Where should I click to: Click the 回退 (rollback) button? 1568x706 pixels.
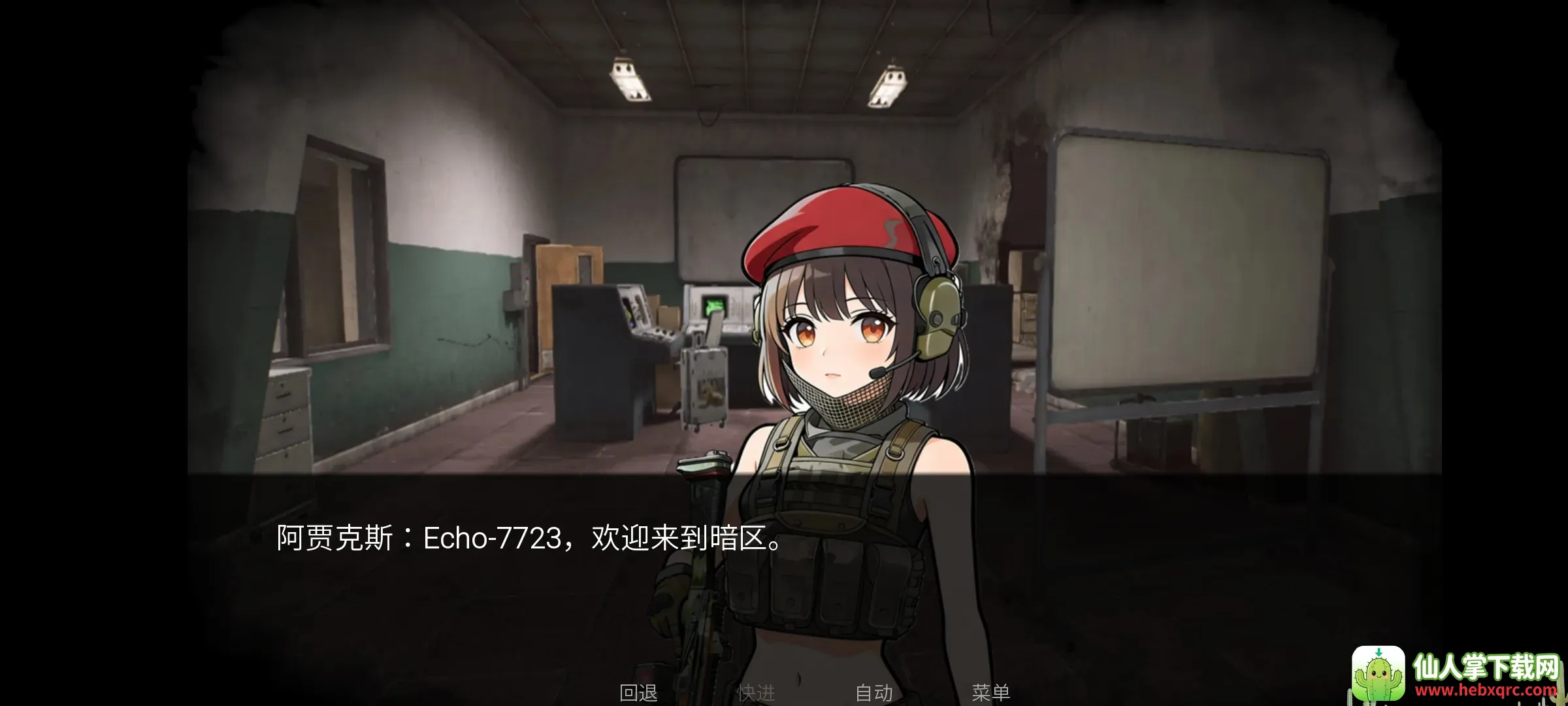pyautogui.click(x=638, y=692)
